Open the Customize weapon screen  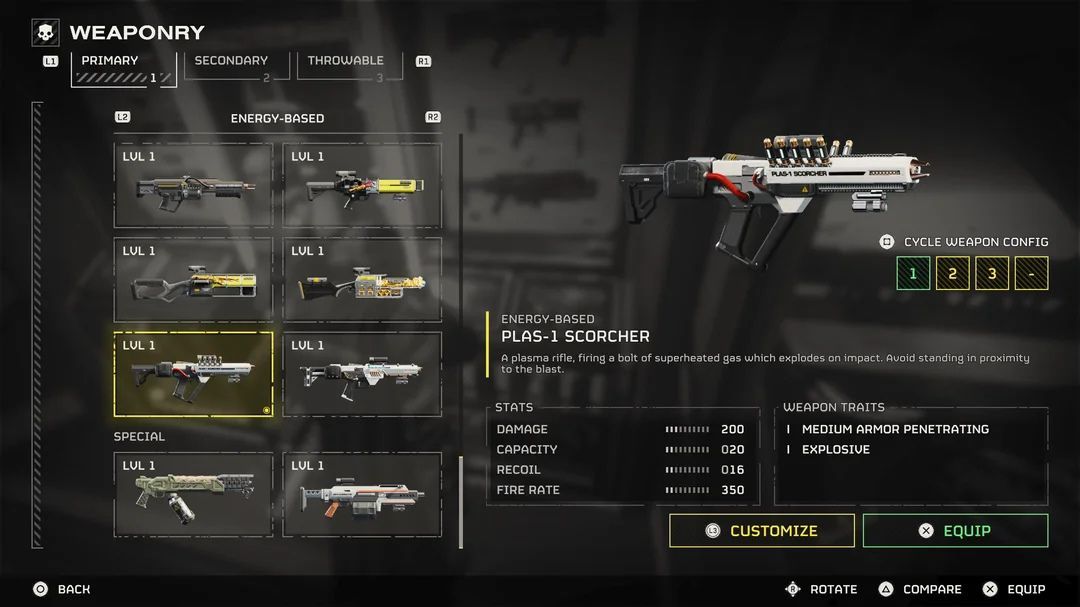coord(762,531)
